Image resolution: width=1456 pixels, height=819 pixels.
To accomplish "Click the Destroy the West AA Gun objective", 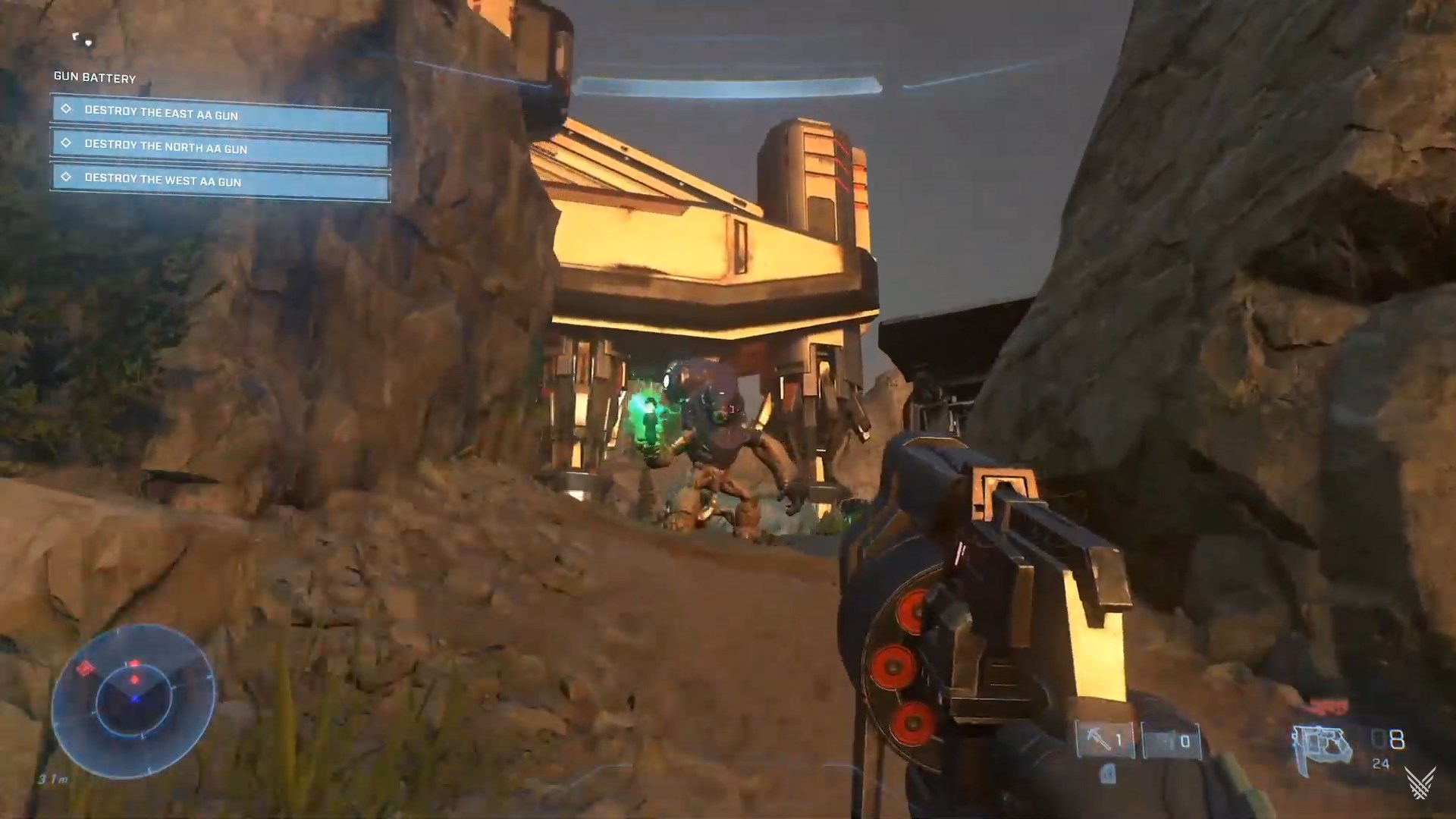I will [x=220, y=181].
